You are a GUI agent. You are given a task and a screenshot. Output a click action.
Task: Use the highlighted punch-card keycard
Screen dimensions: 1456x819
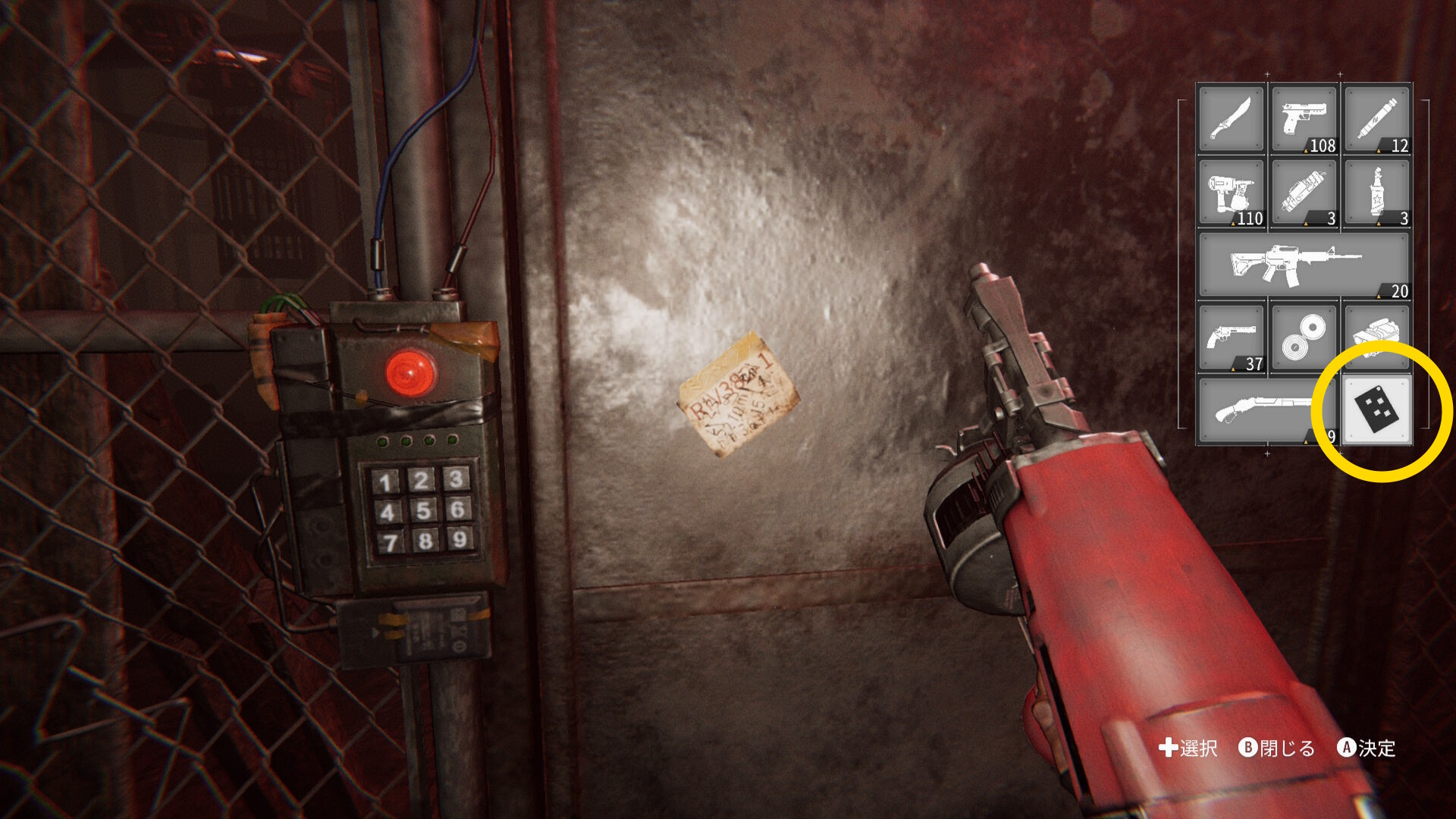[x=1376, y=410]
